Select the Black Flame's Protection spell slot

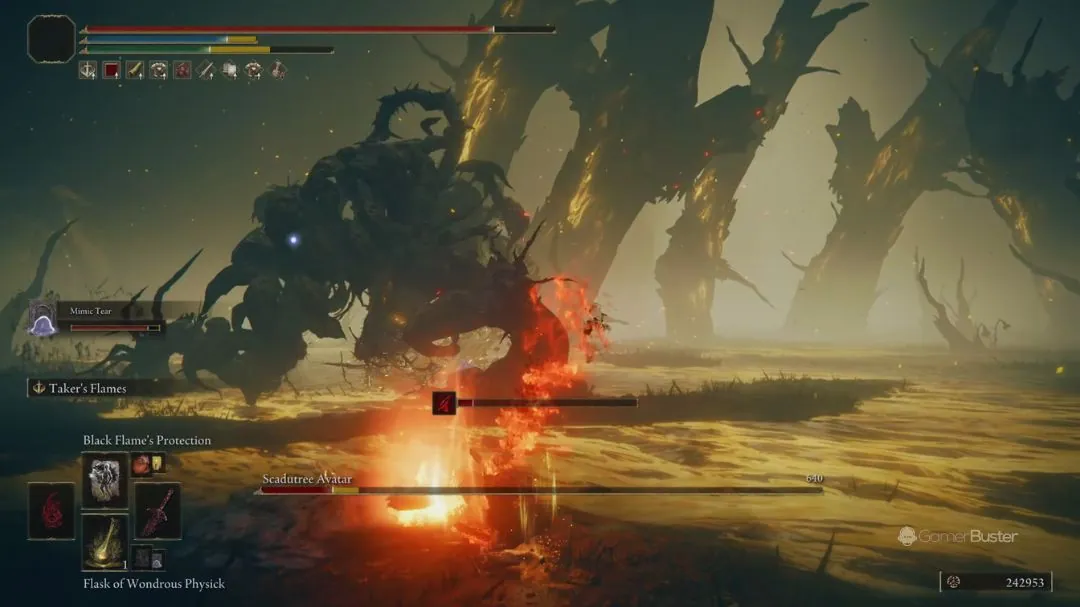[105, 480]
